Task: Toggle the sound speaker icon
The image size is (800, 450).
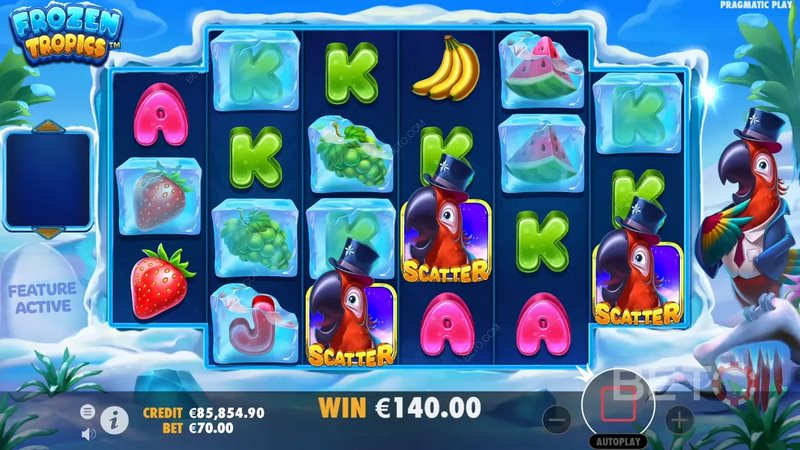Action: (x=88, y=433)
